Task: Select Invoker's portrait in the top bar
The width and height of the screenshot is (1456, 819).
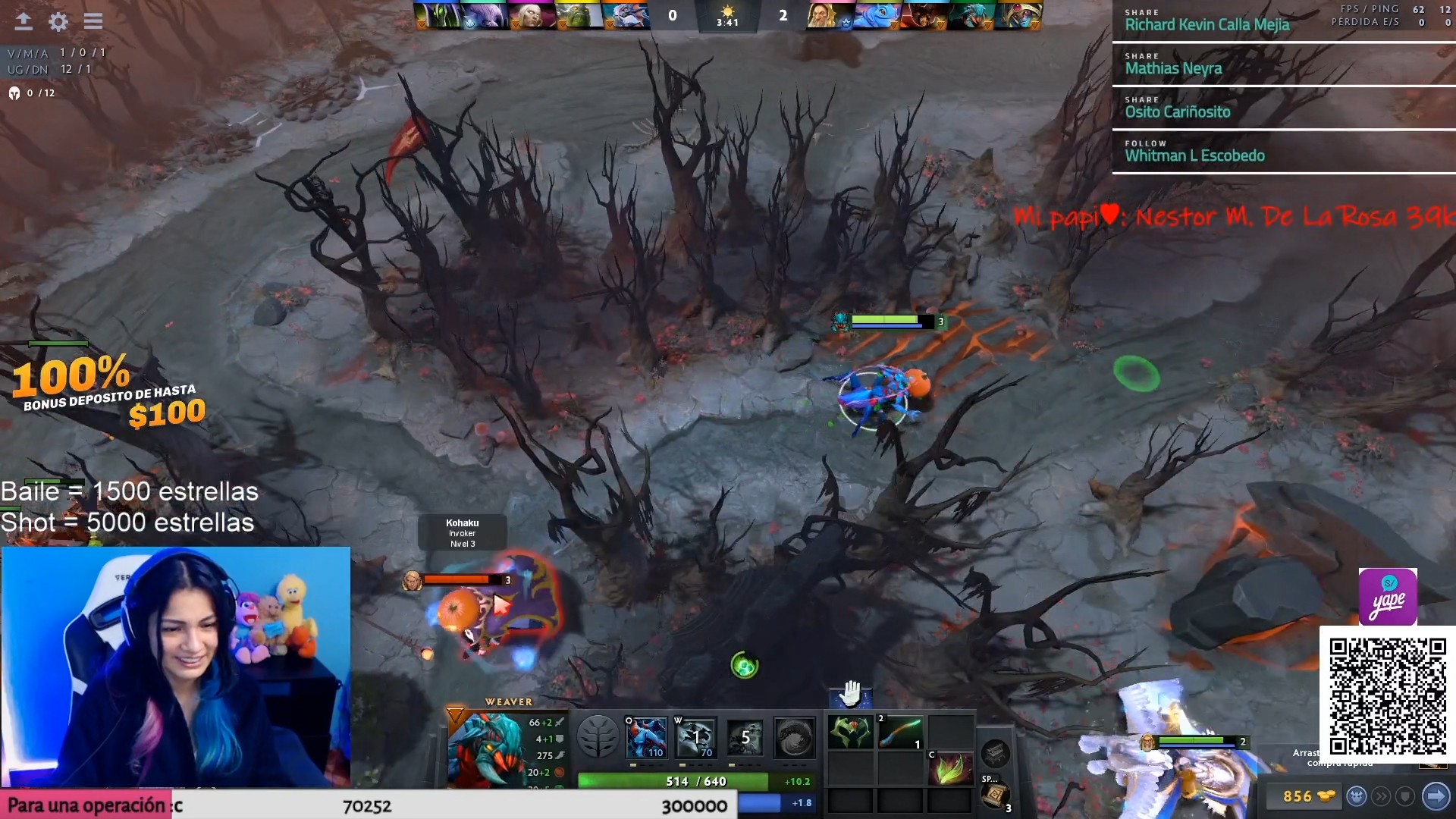Action: [531, 15]
